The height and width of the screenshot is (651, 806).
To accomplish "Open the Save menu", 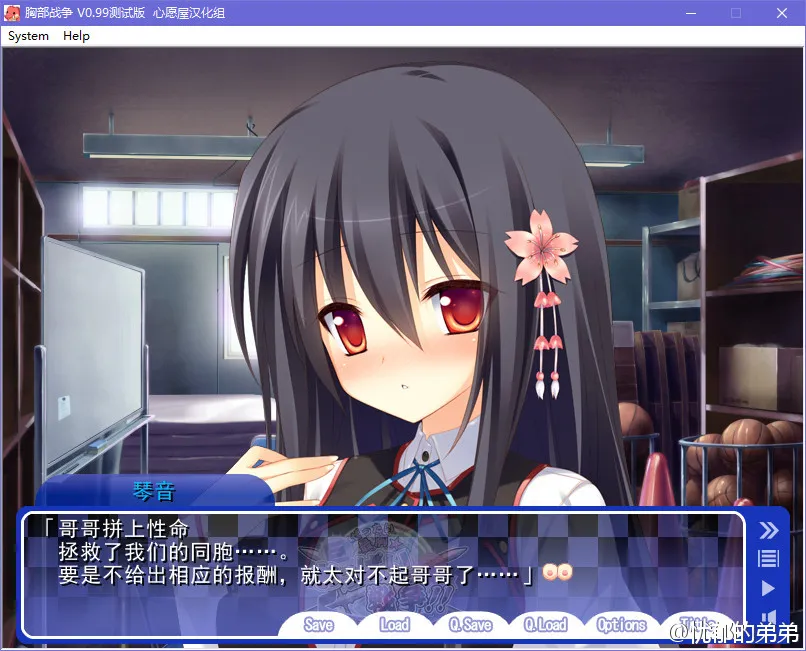I will [x=318, y=625].
